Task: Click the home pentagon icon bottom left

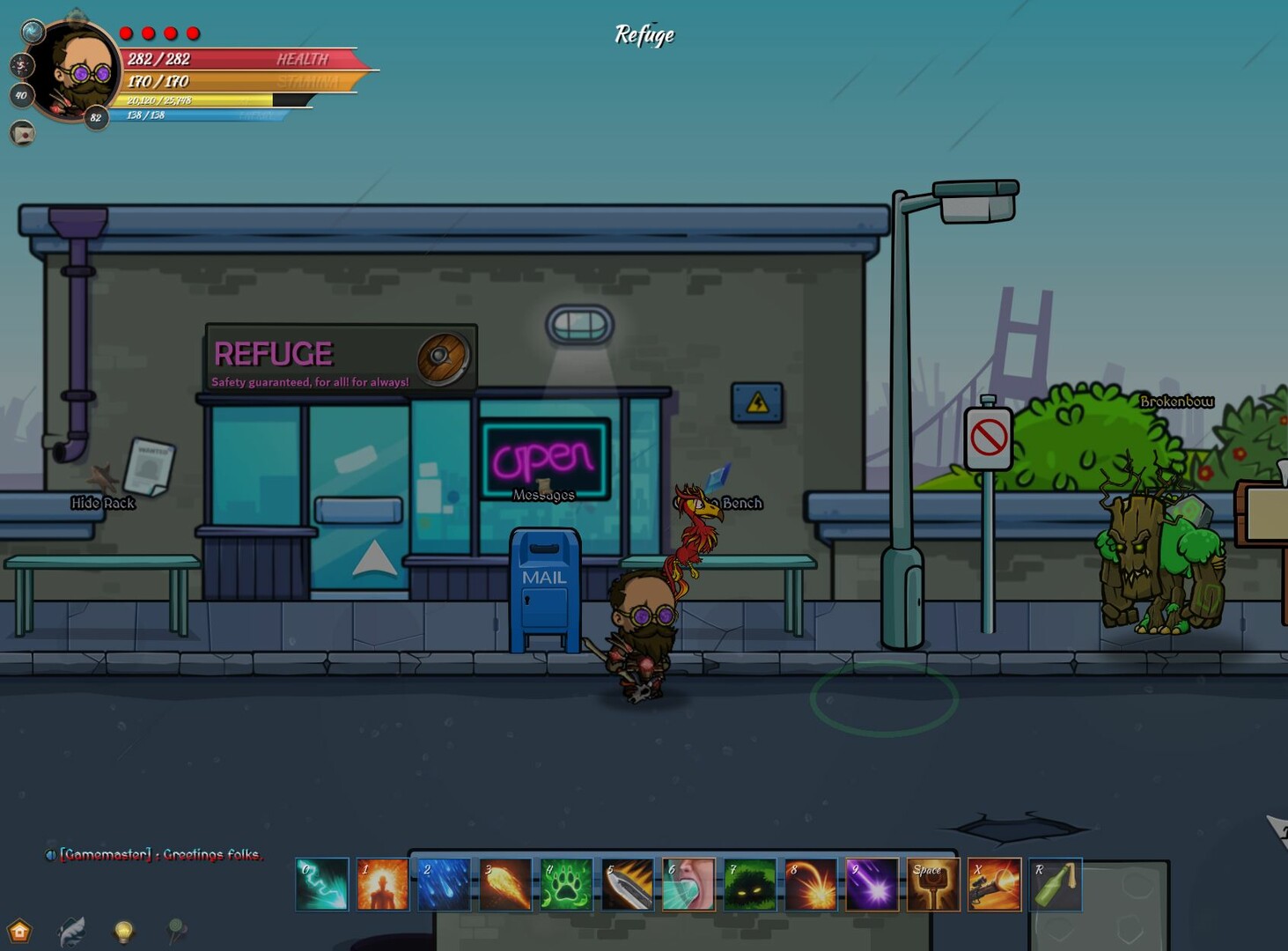Action: tap(19, 930)
